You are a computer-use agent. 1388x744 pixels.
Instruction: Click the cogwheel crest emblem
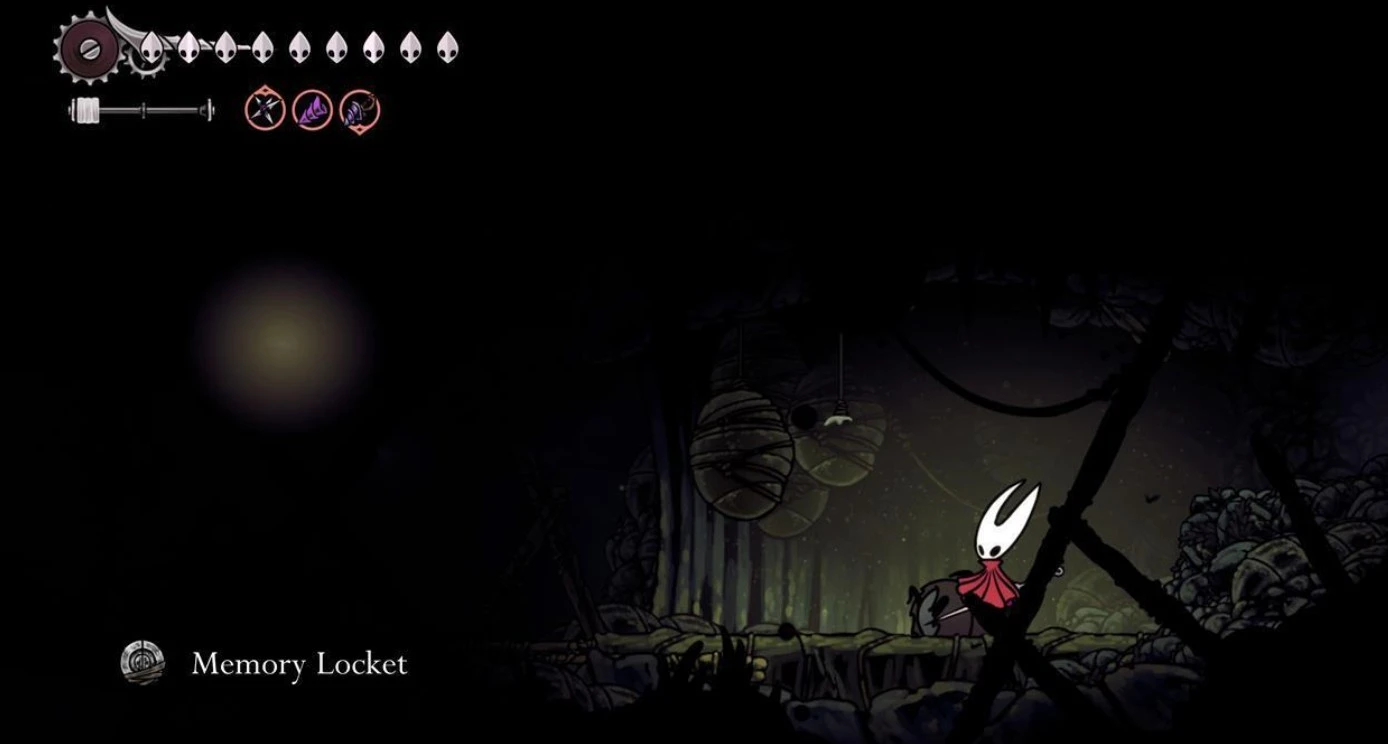click(x=88, y=47)
